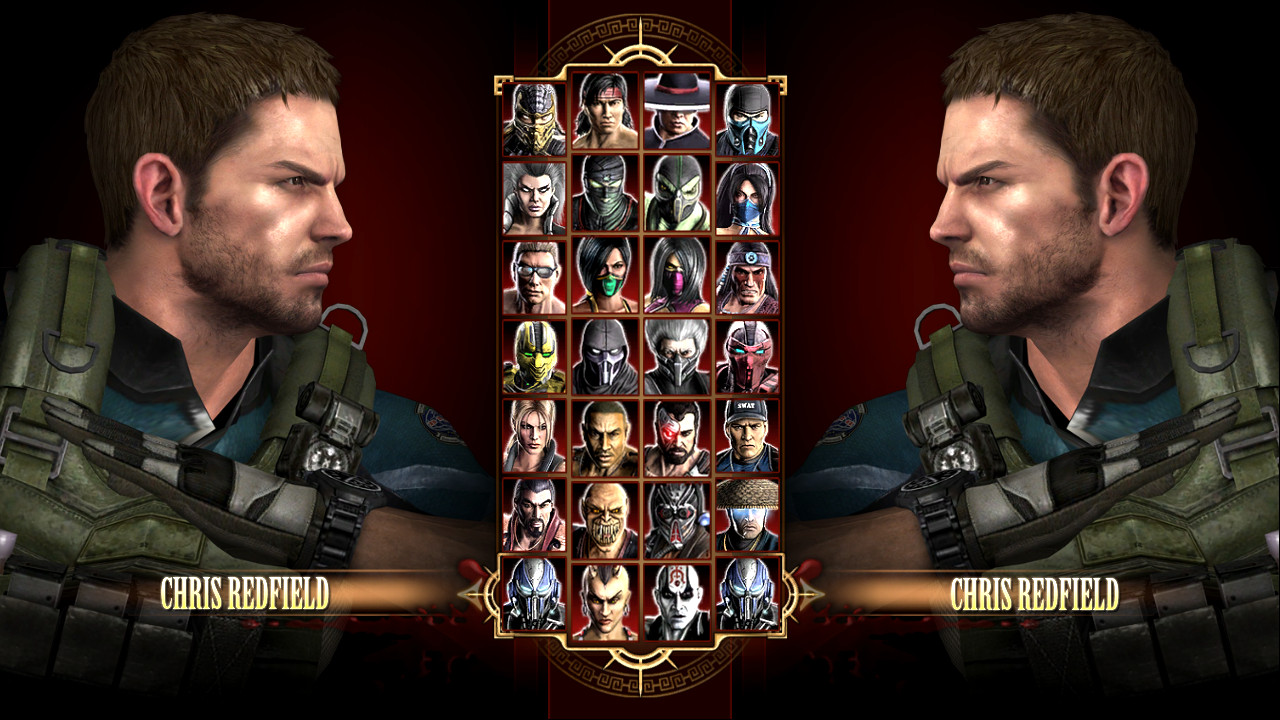Select Sindel's portrait
Image resolution: width=1280 pixels, height=720 pixels.
(536, 197)
